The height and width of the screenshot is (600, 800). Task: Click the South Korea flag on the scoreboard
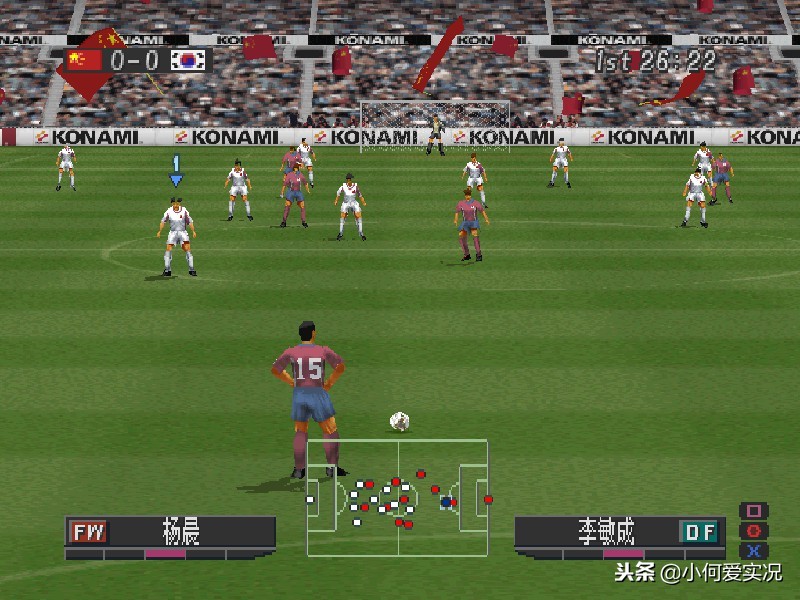tap(187, 60)
